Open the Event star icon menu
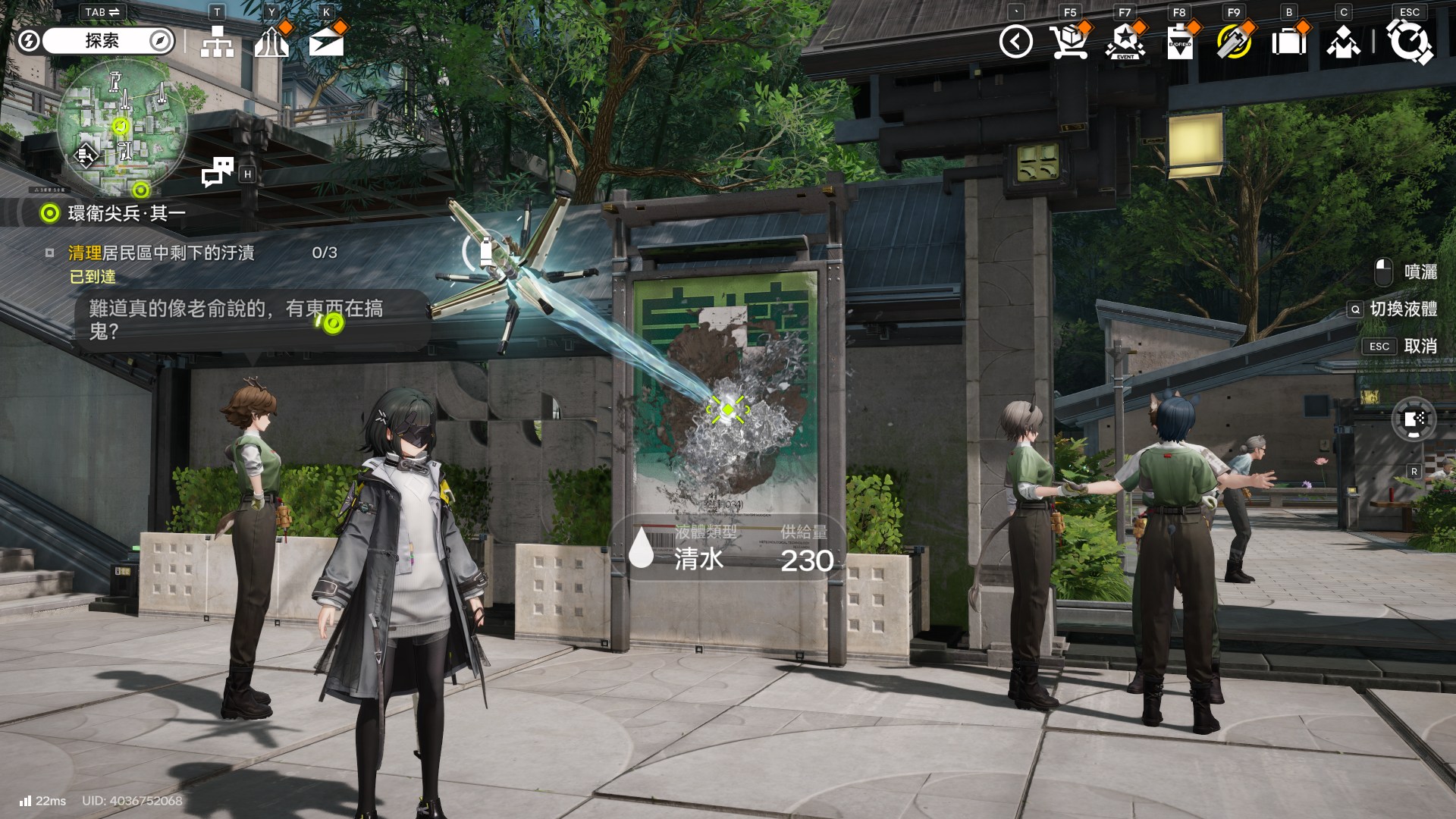The height and width of the screenshot is (819, 1456). (1125, 42)
